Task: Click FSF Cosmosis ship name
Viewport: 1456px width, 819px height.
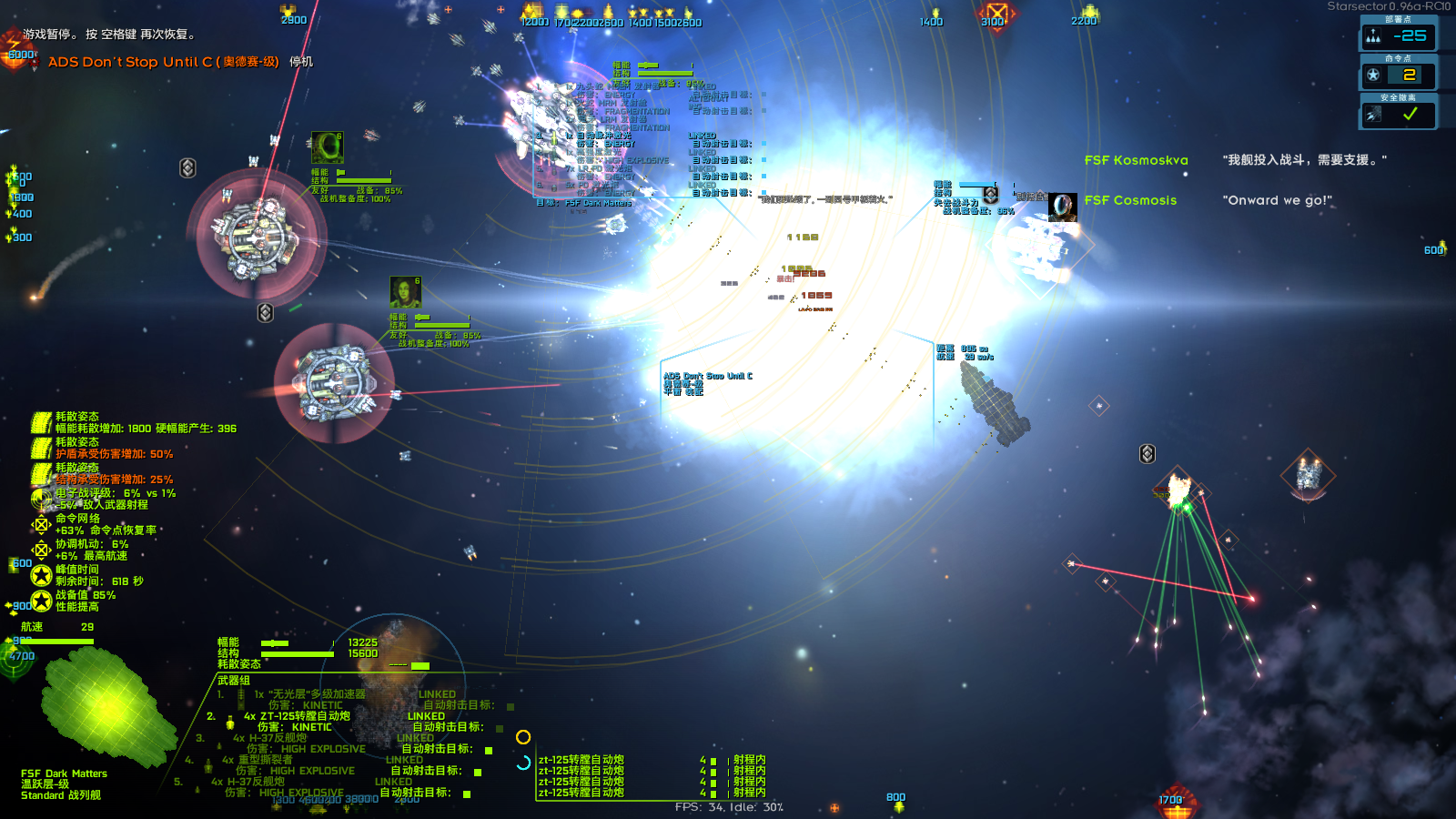Action: [x=1130, y=200]
